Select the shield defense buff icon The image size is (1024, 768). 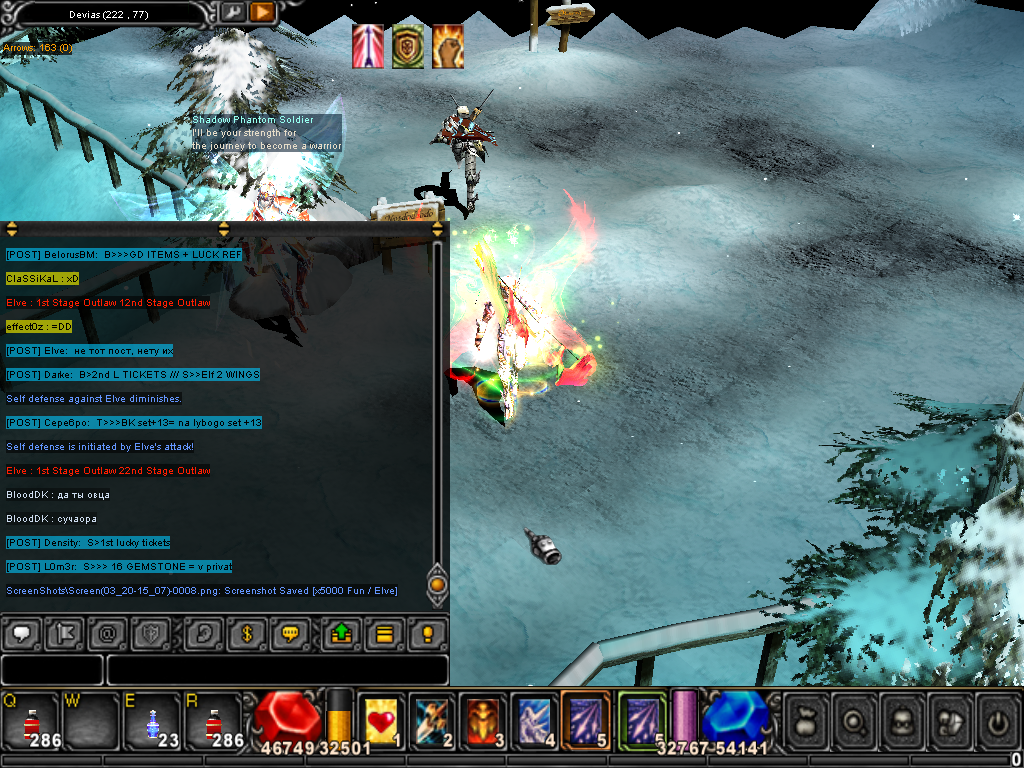(407, 47)
